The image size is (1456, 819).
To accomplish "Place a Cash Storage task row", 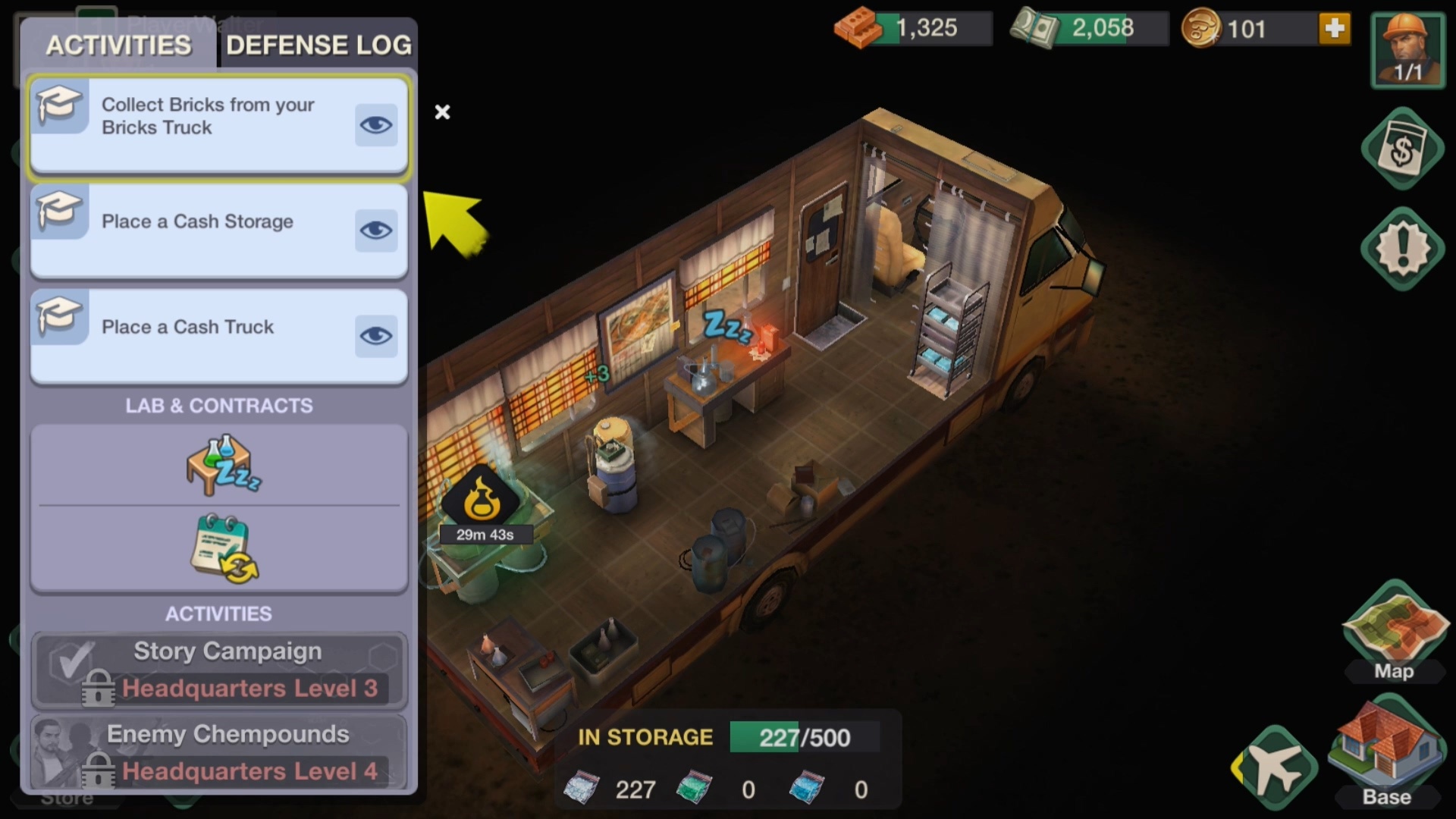I will click(x=197, y=231).
